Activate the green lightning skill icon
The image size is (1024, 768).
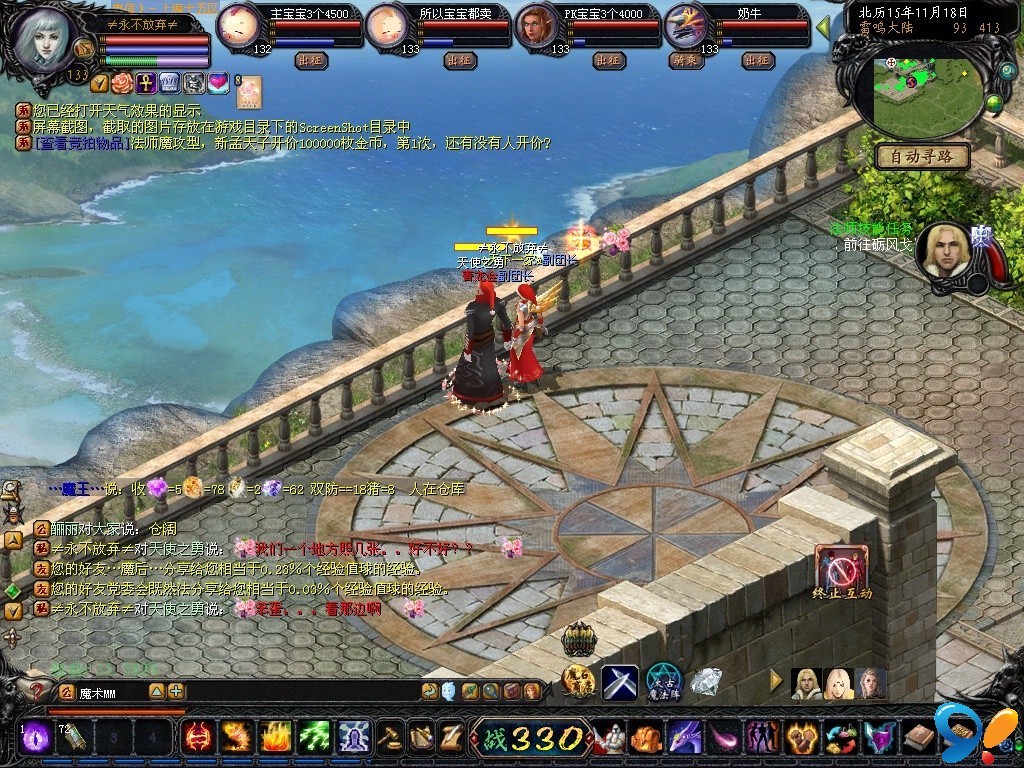click(x=315, y=737)
